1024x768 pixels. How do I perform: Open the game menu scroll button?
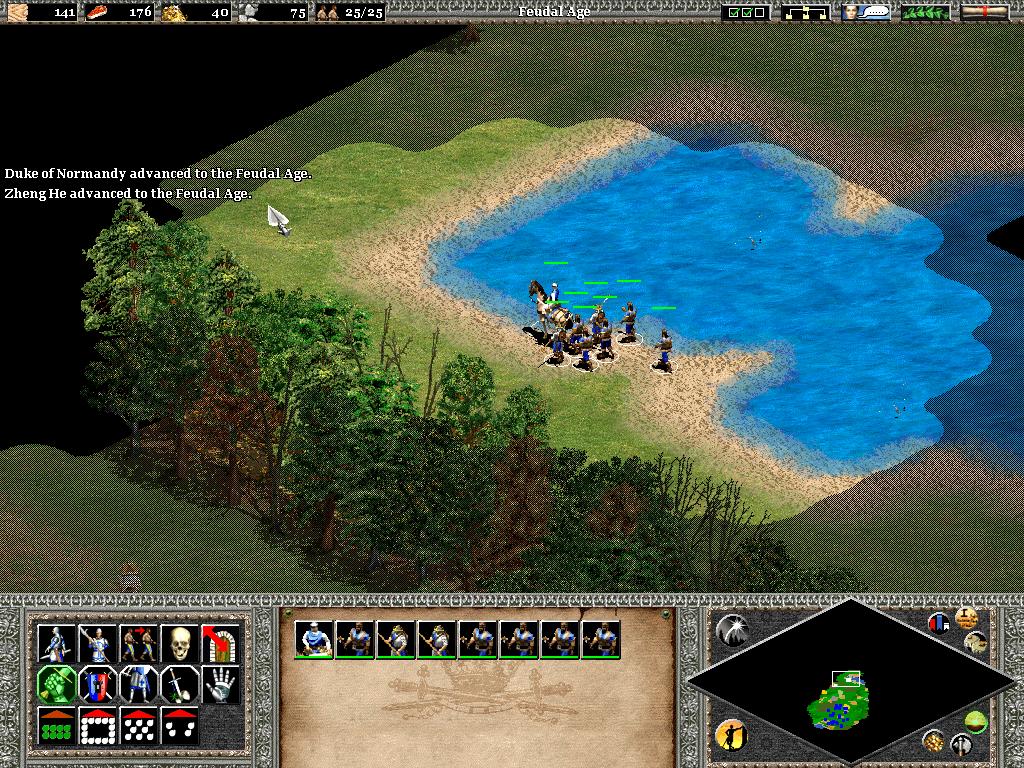(x=984, y=13)
